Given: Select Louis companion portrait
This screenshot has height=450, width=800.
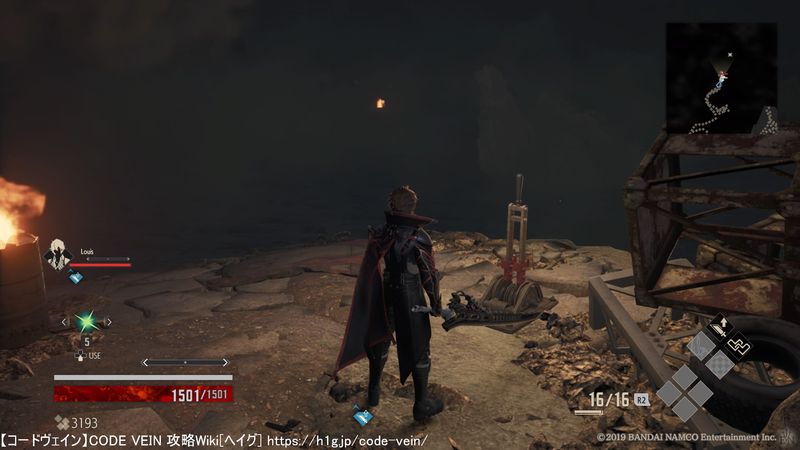Looking at the screenshot, I should point(57,255).
